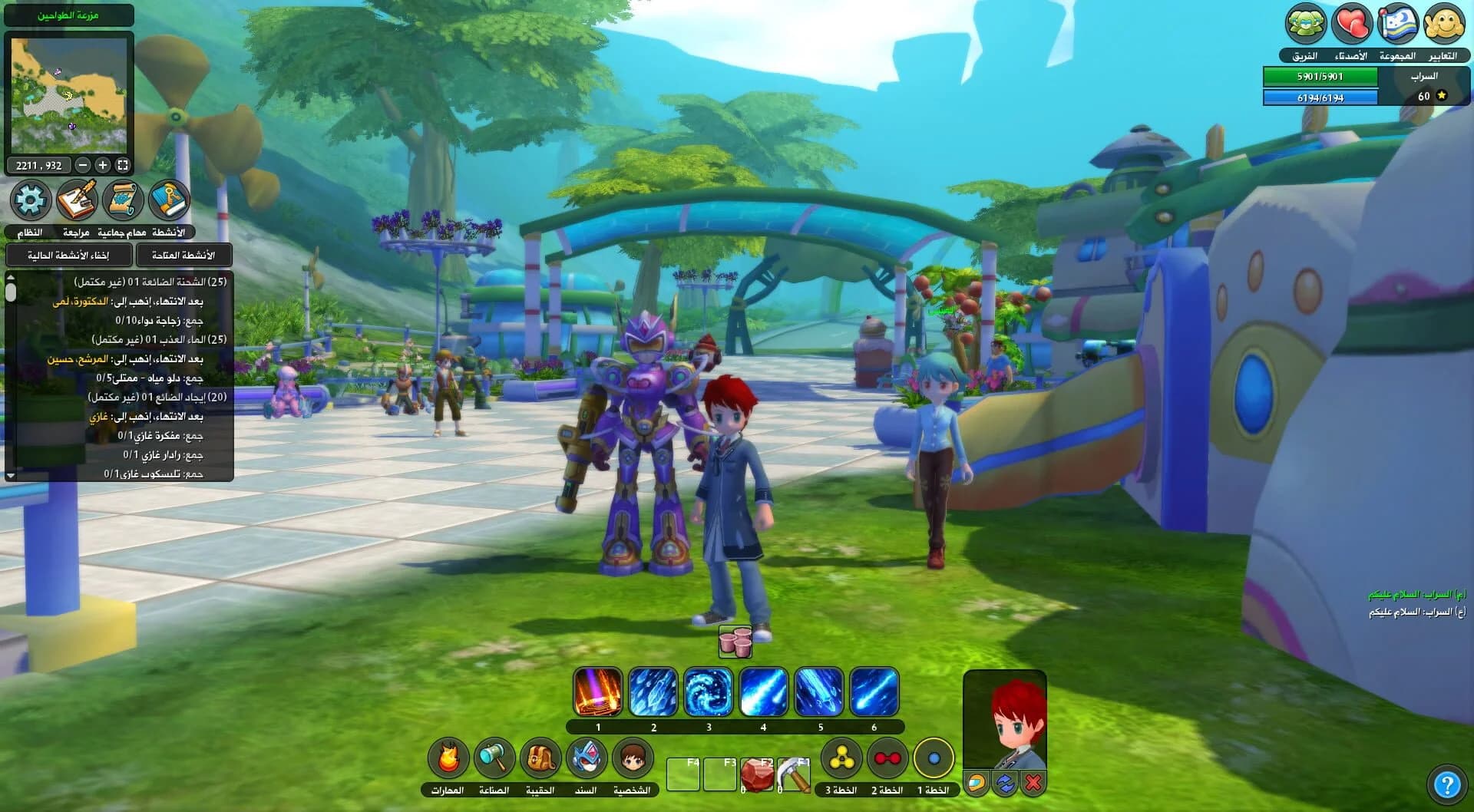Open the النظام settings gear icon

pyautogui.click(x=29, y=200)
